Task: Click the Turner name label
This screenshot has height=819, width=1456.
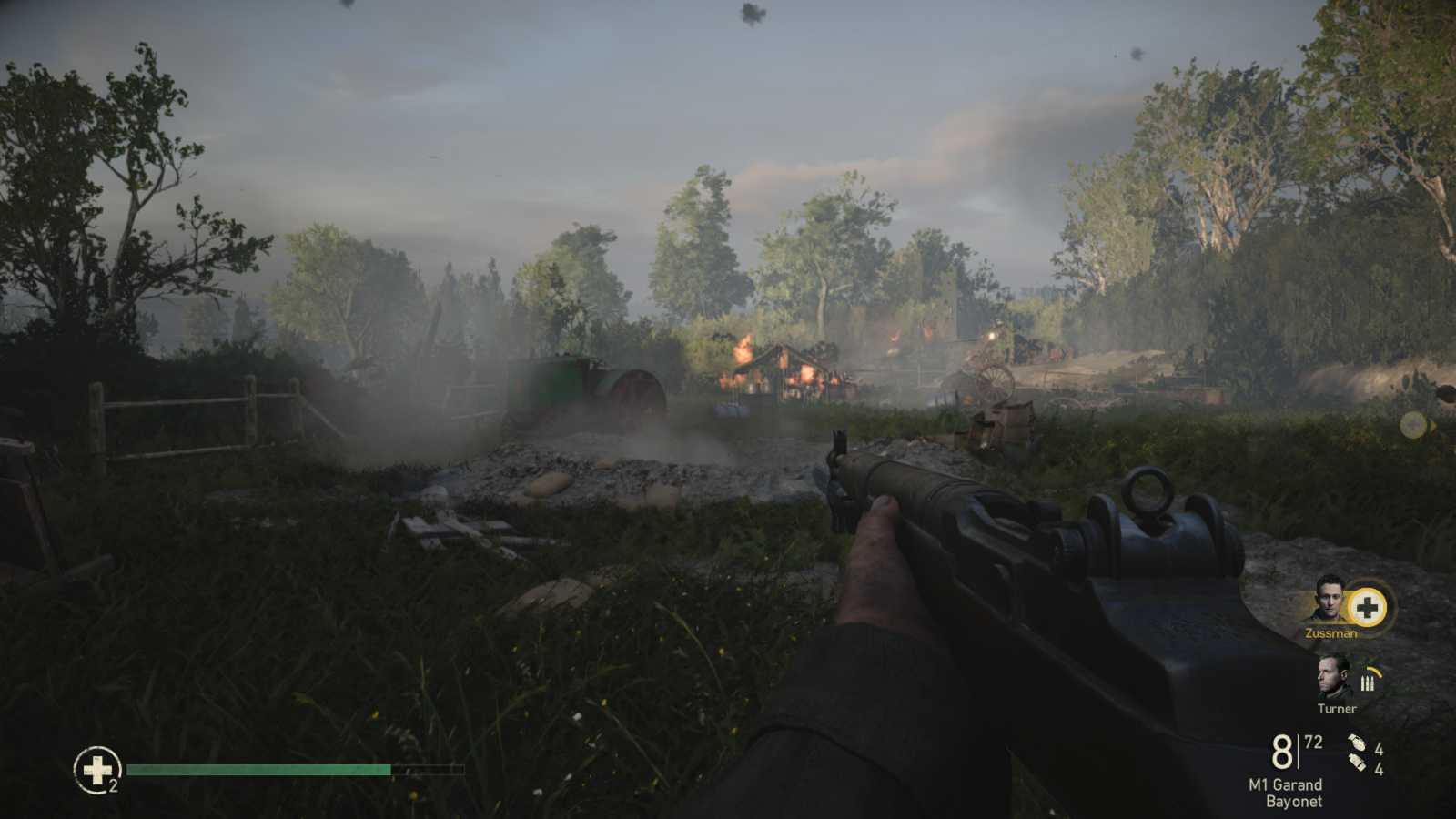Action: point(1337,709)
